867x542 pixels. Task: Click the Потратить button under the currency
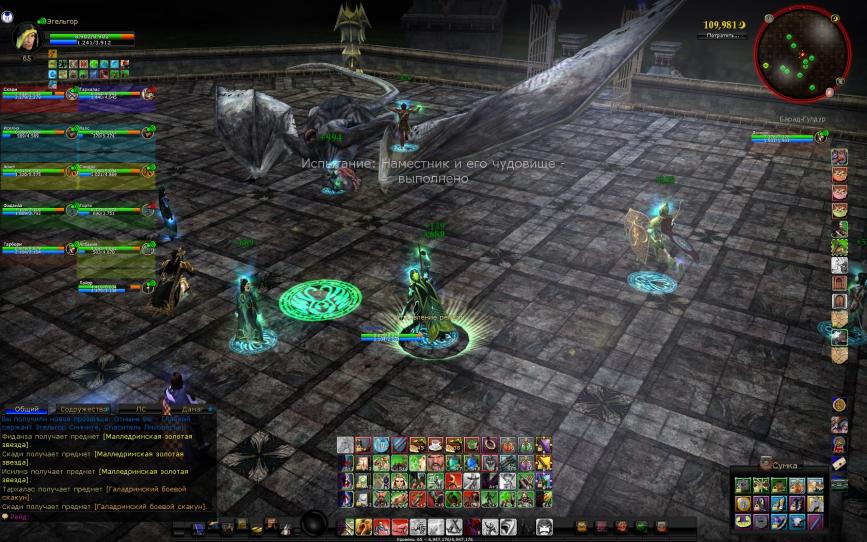(722, 35)
